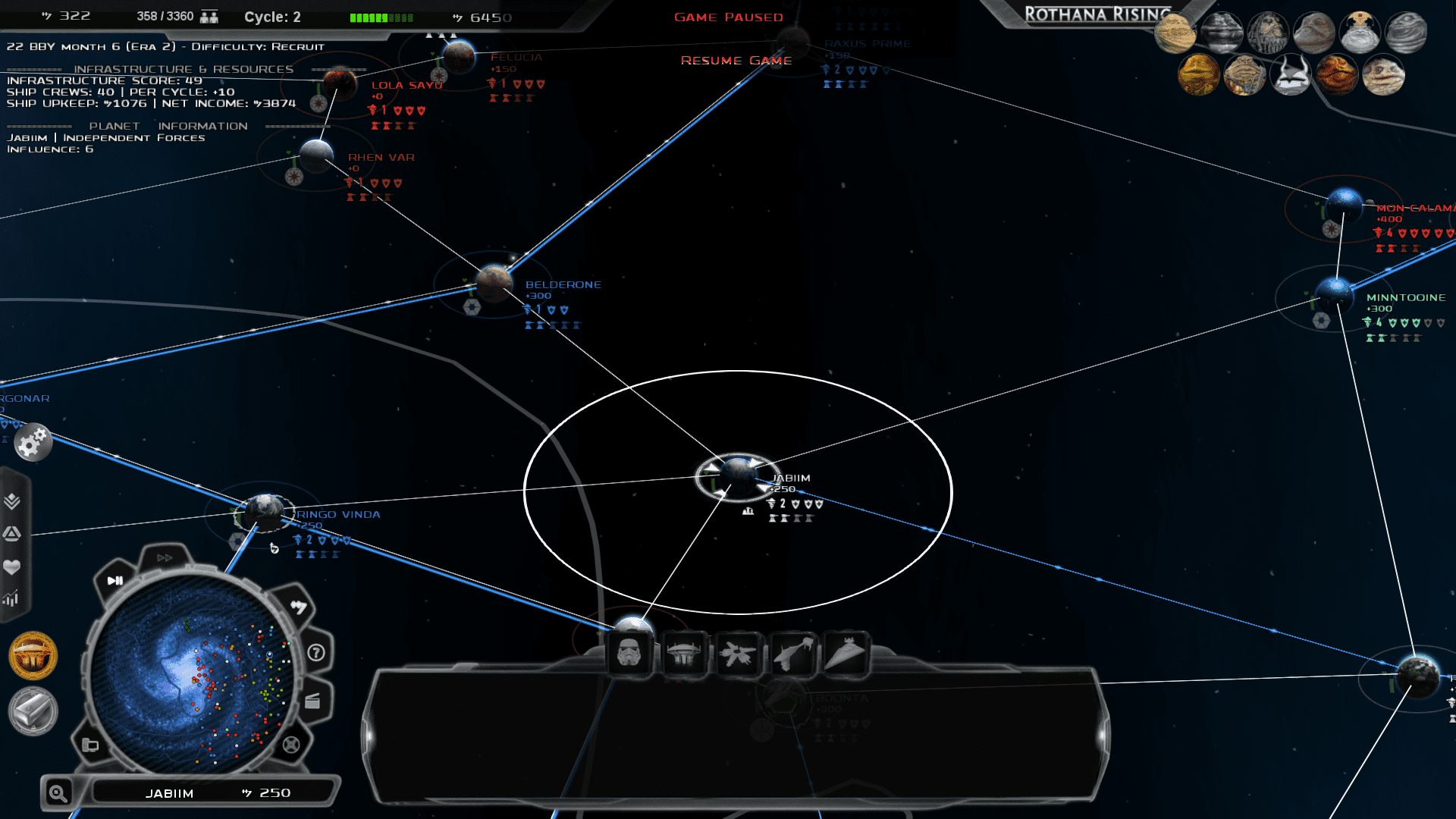1456x819 pixels.
Task: Open the frigate ship build tab
Action: [792, 653]
